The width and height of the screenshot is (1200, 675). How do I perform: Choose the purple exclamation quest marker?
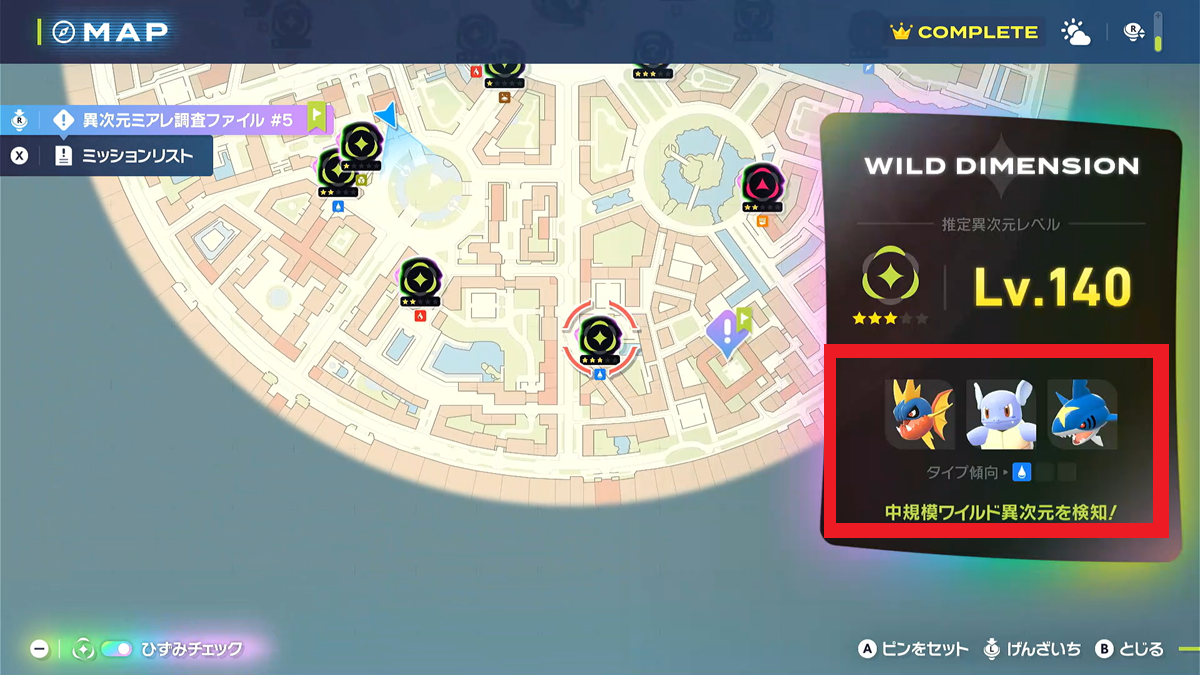point(724,331)
